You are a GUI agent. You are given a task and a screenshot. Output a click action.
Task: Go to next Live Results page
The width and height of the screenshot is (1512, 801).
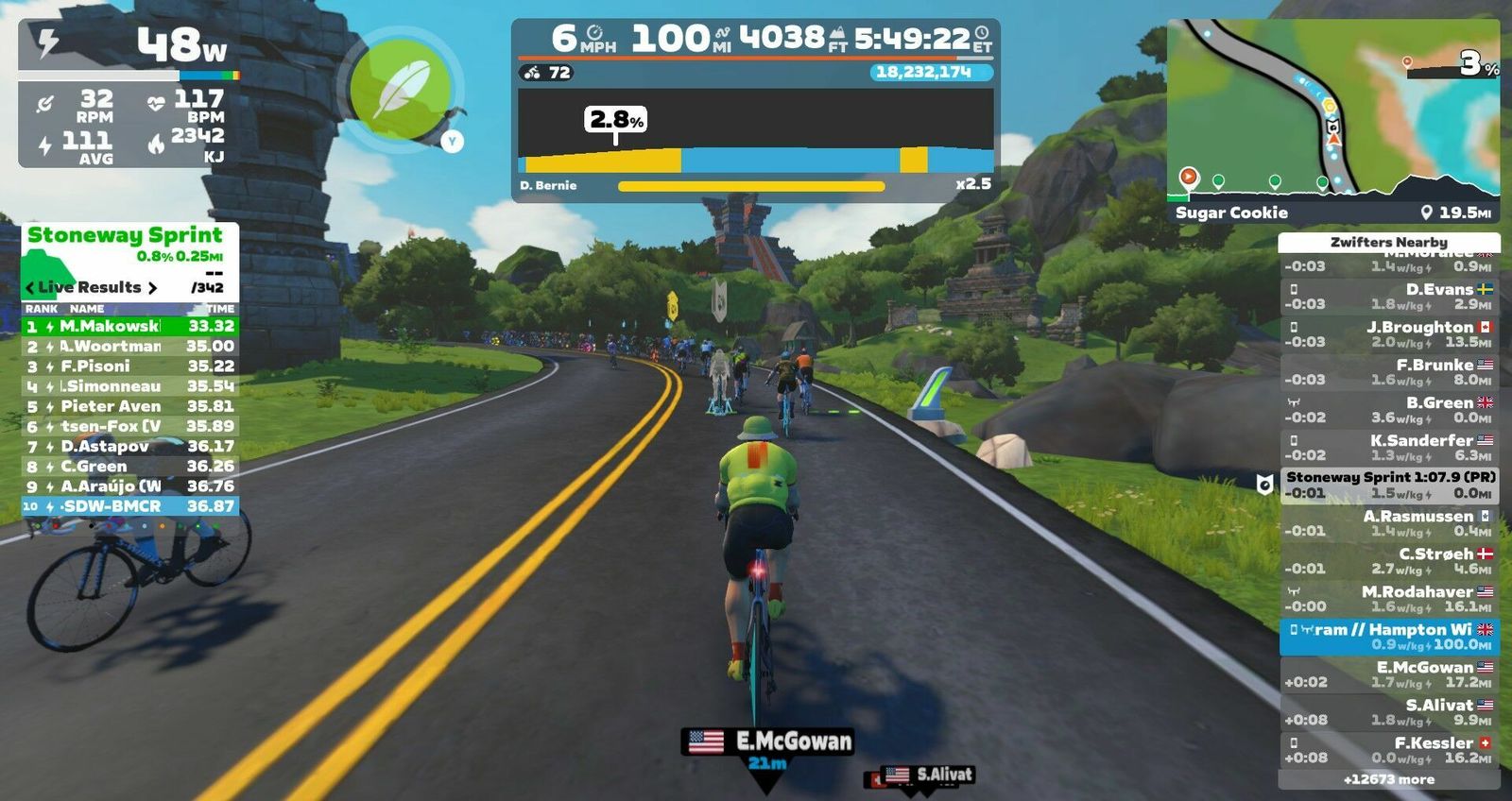pyautogui.click(x=152, y=288)
